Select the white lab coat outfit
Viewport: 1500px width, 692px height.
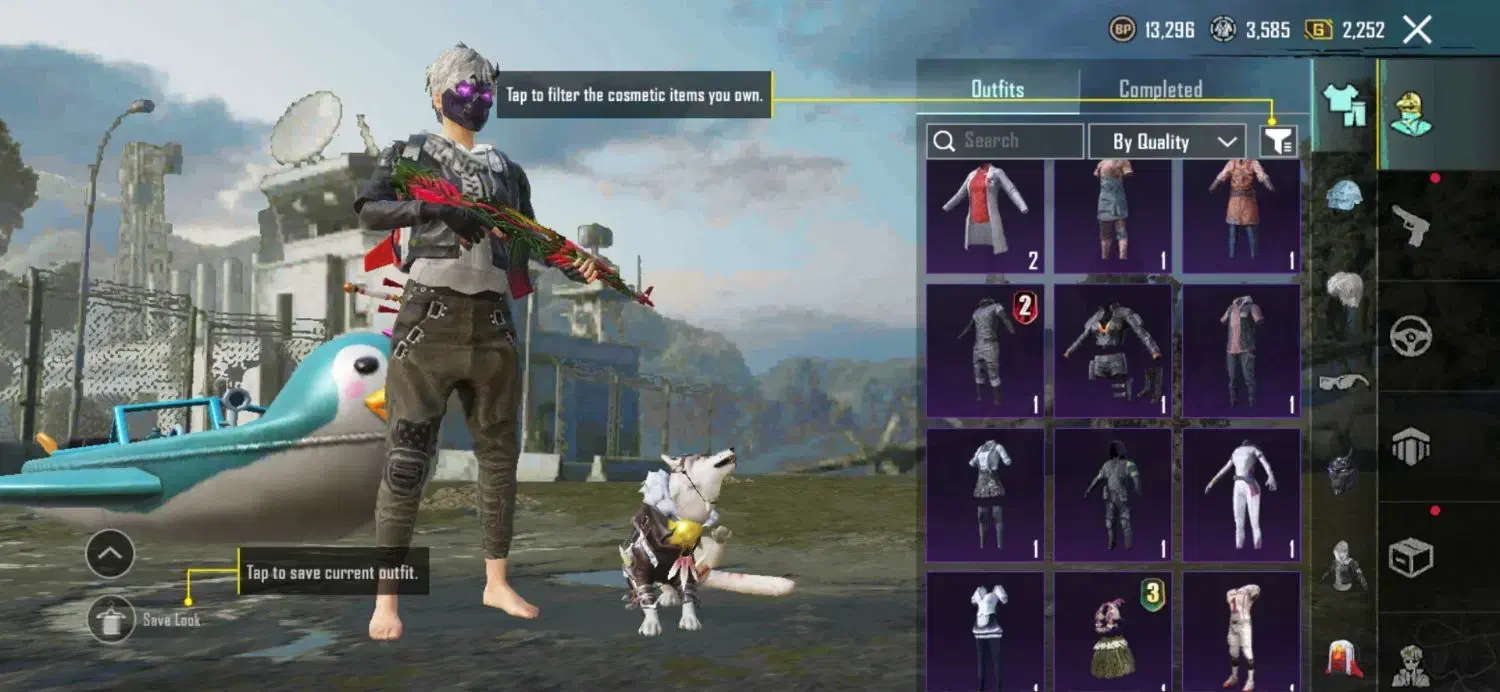click(985, 216)
